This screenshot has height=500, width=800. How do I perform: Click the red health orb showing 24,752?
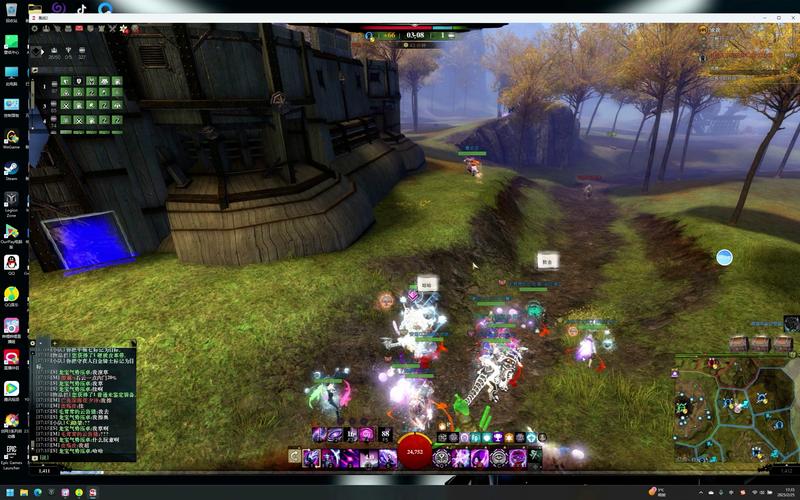tap(414, 452)
